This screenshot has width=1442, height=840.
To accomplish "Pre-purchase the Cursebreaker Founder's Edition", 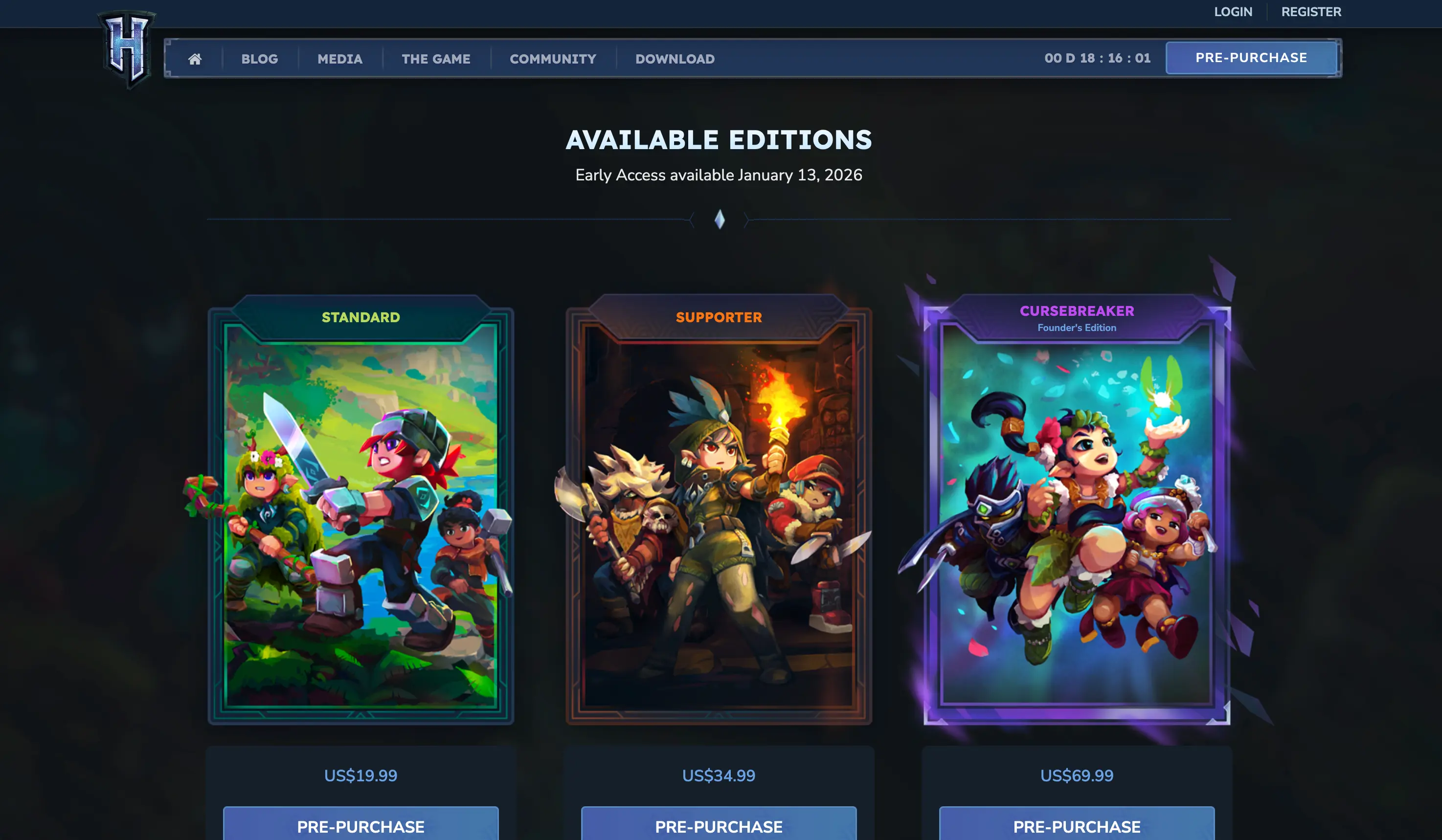I will (1076, 827).
